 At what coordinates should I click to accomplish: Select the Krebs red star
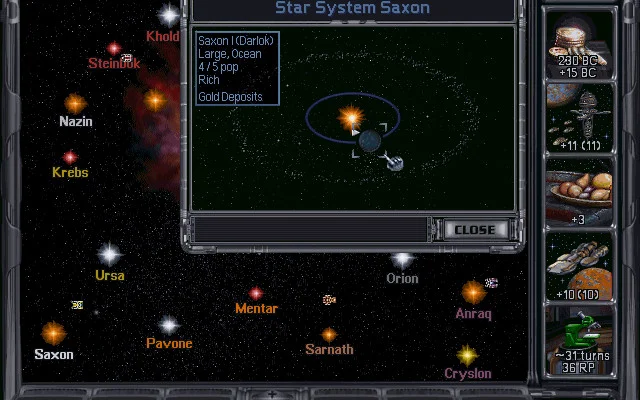click(x=70, y=157)
